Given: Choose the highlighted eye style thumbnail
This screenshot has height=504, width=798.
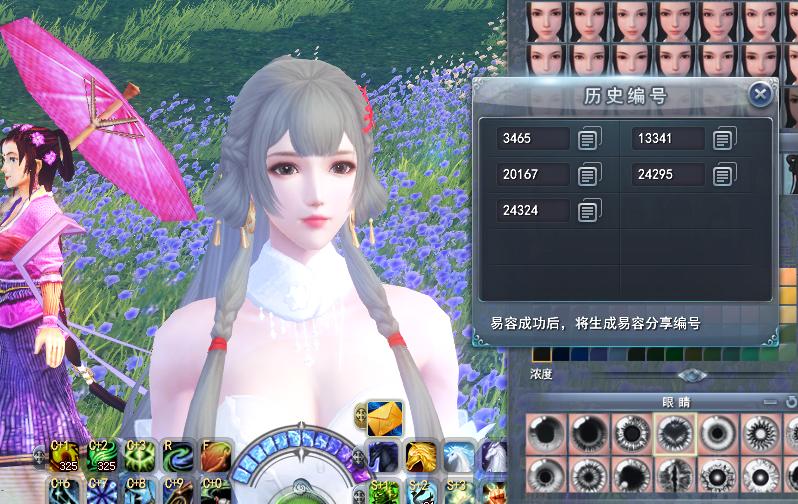Looking at the screenshot, I should click(673, 435).
